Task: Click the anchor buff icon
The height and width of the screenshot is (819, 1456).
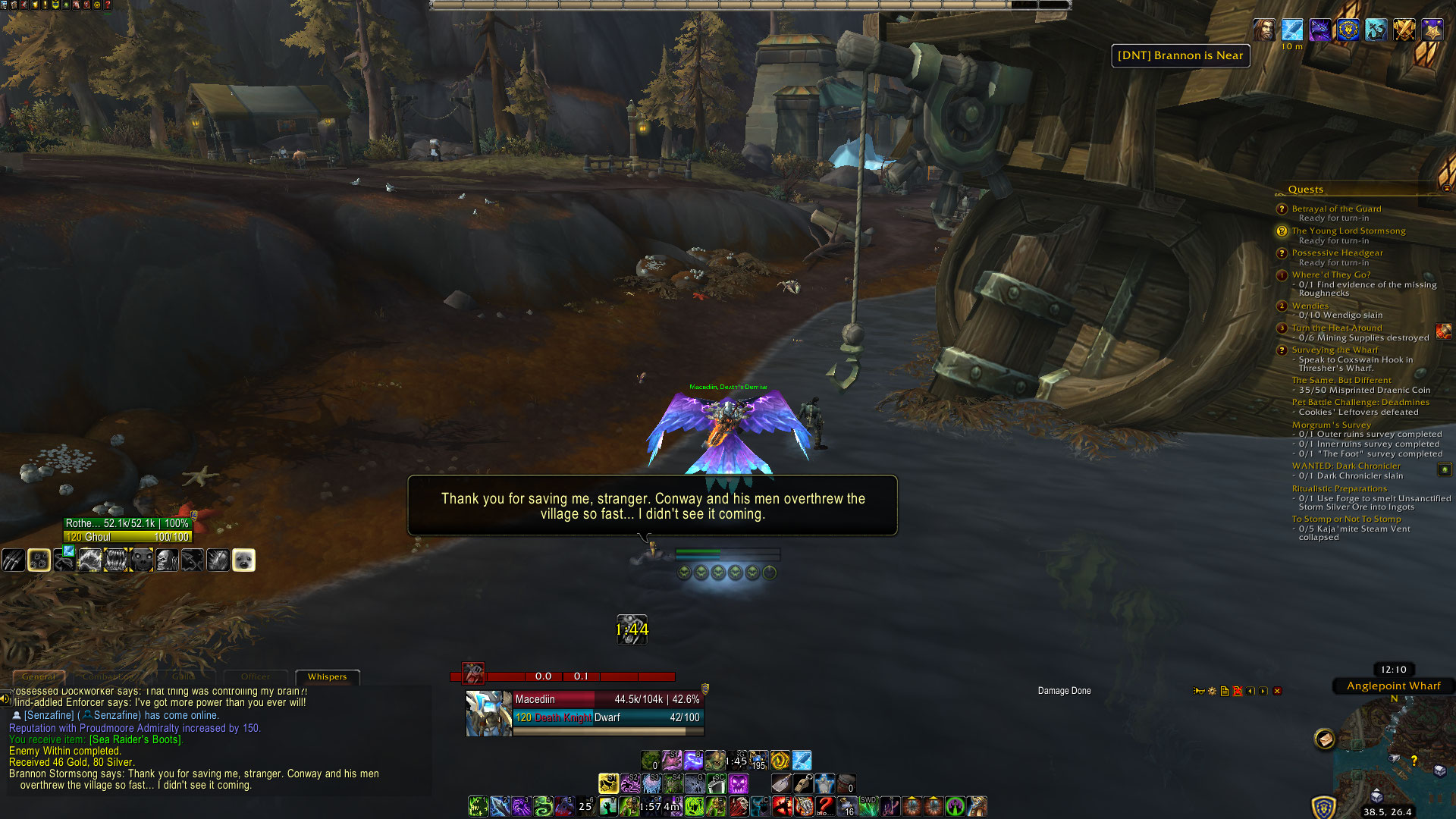Action: 1375,30
